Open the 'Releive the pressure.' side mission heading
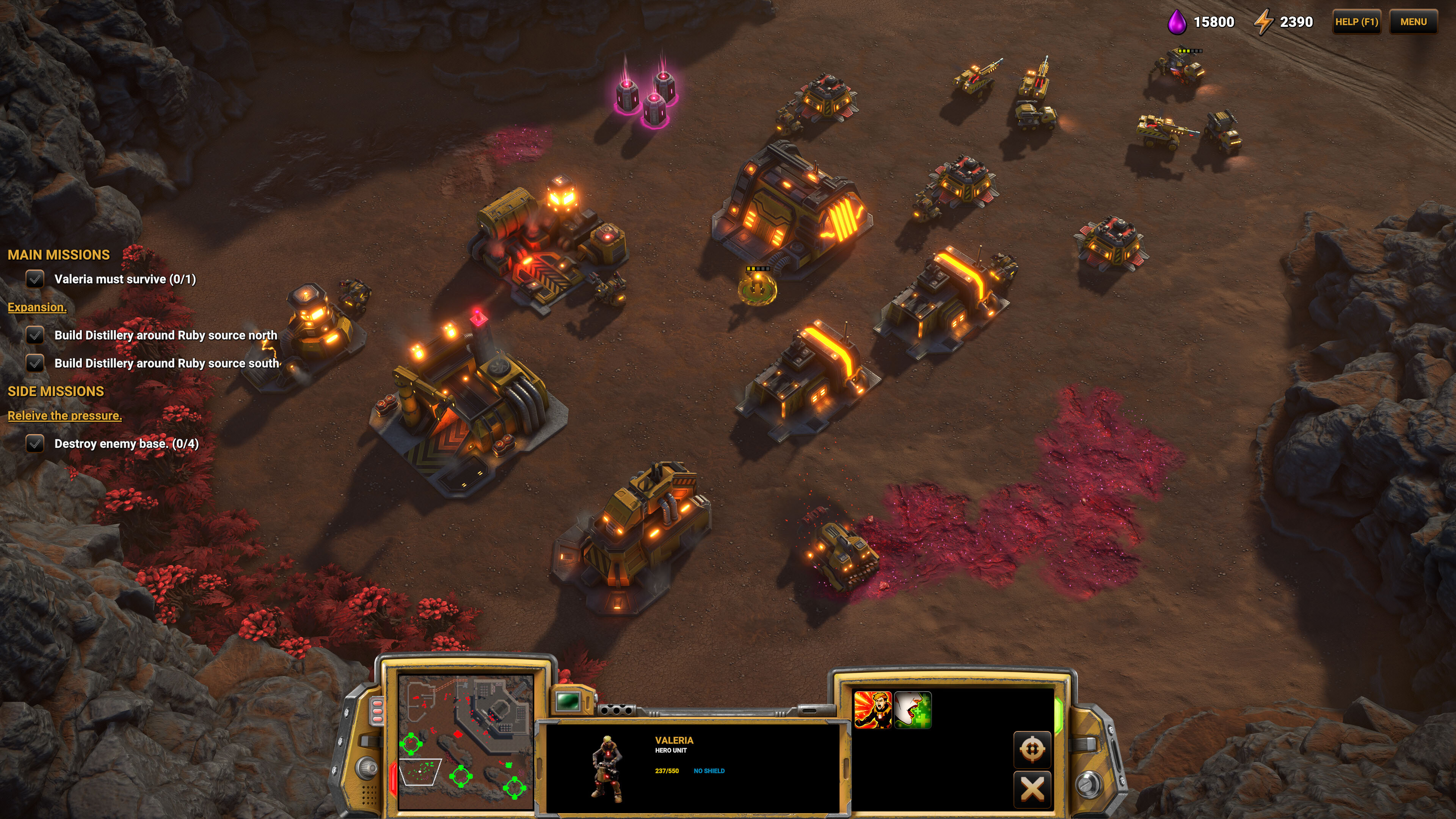The width and height of the screenshot is (1456, 819). (64, 416)
